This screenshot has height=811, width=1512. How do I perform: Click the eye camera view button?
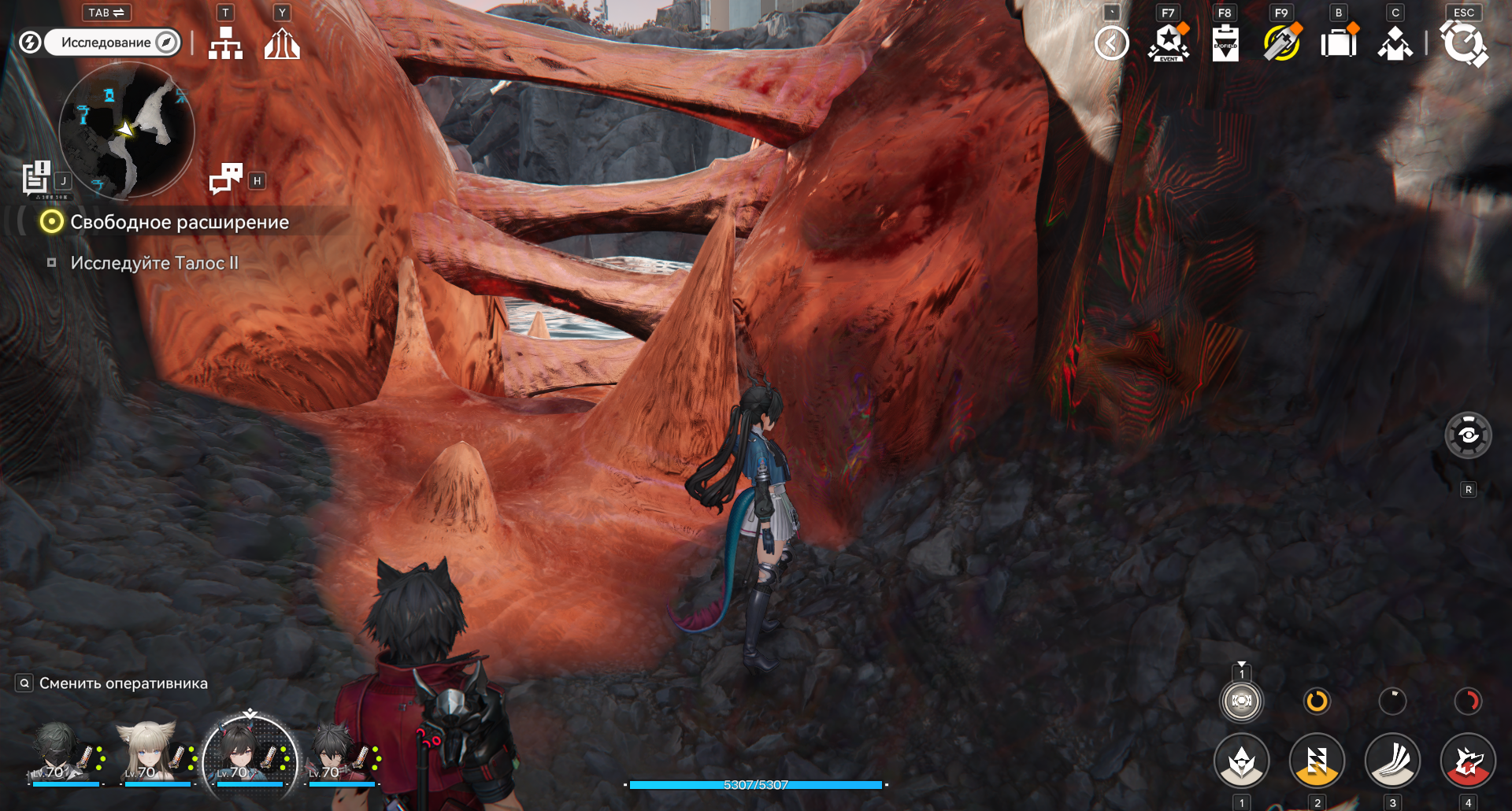1468,435
